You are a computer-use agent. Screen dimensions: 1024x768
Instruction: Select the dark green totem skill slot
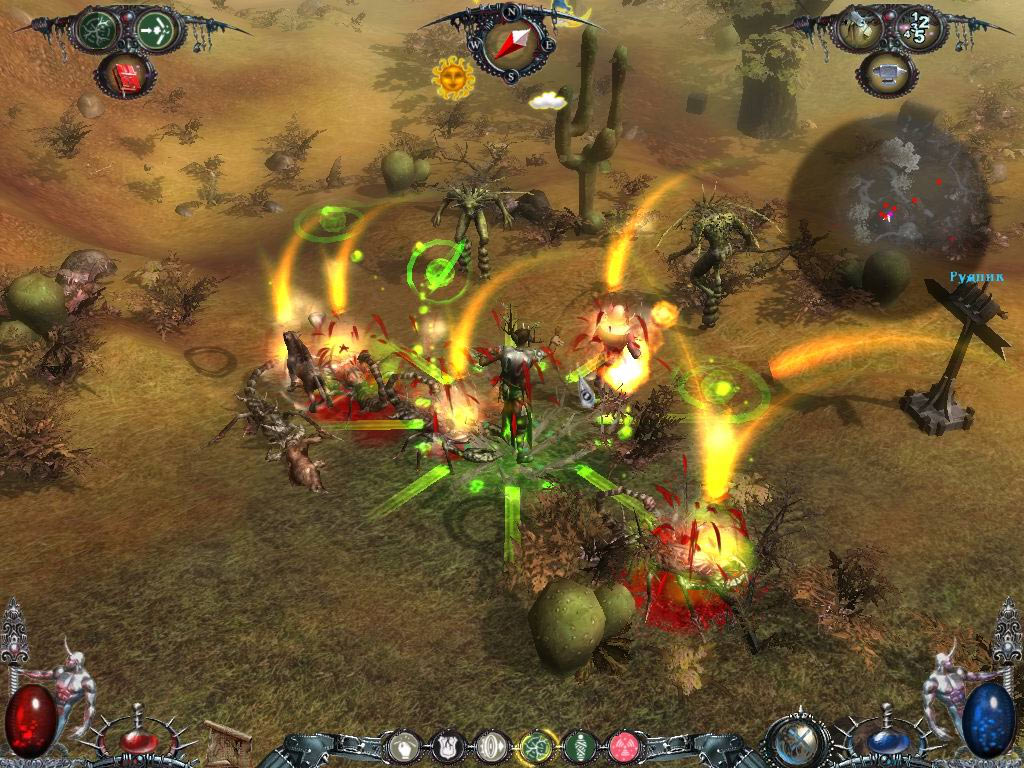tap(581, 746)
